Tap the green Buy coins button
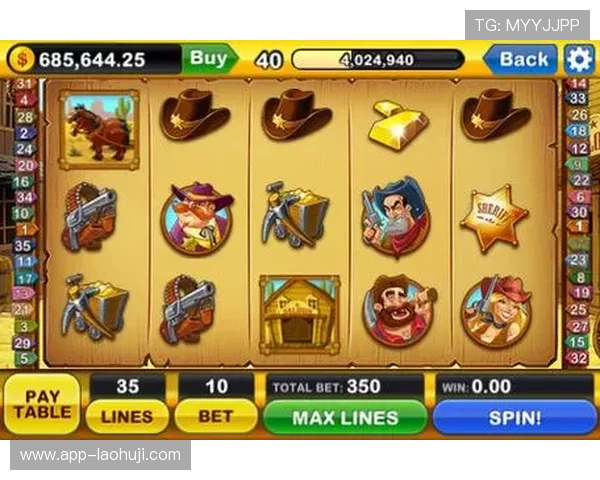 tap(209, 59)
